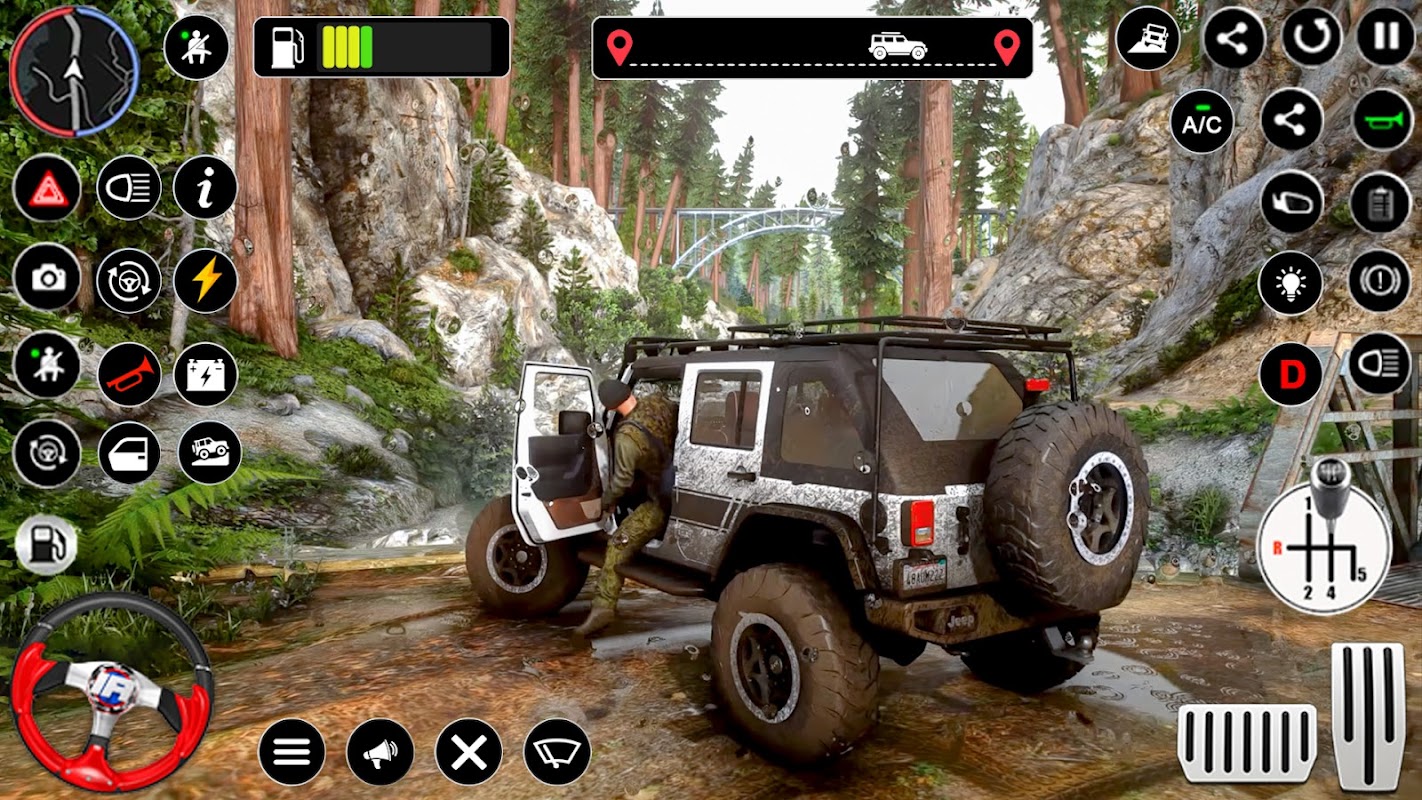
Task: Toggle the A/C button
Action: pos(1202,121)
